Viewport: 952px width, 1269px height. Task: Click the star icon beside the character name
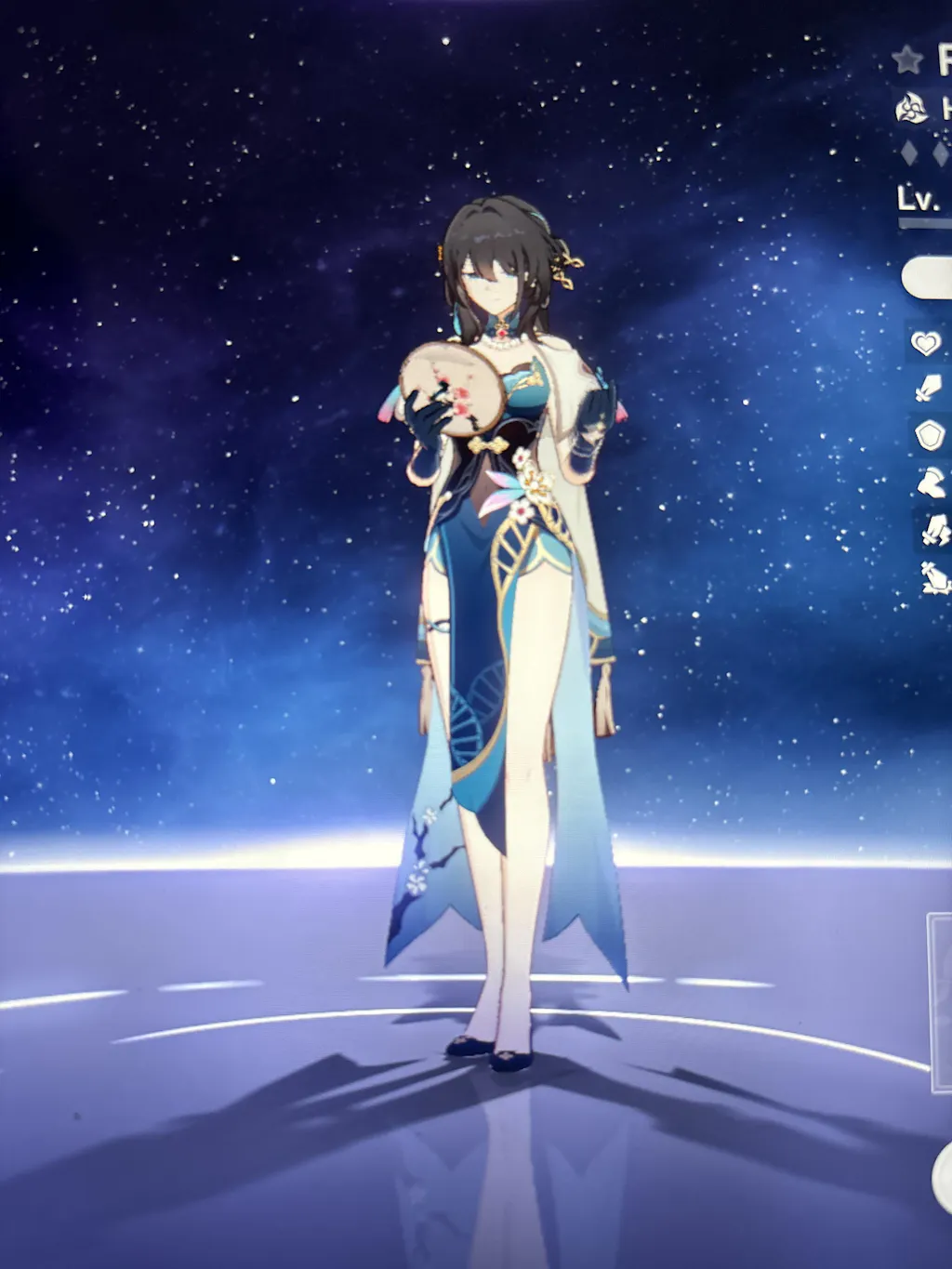click(907, 60)
